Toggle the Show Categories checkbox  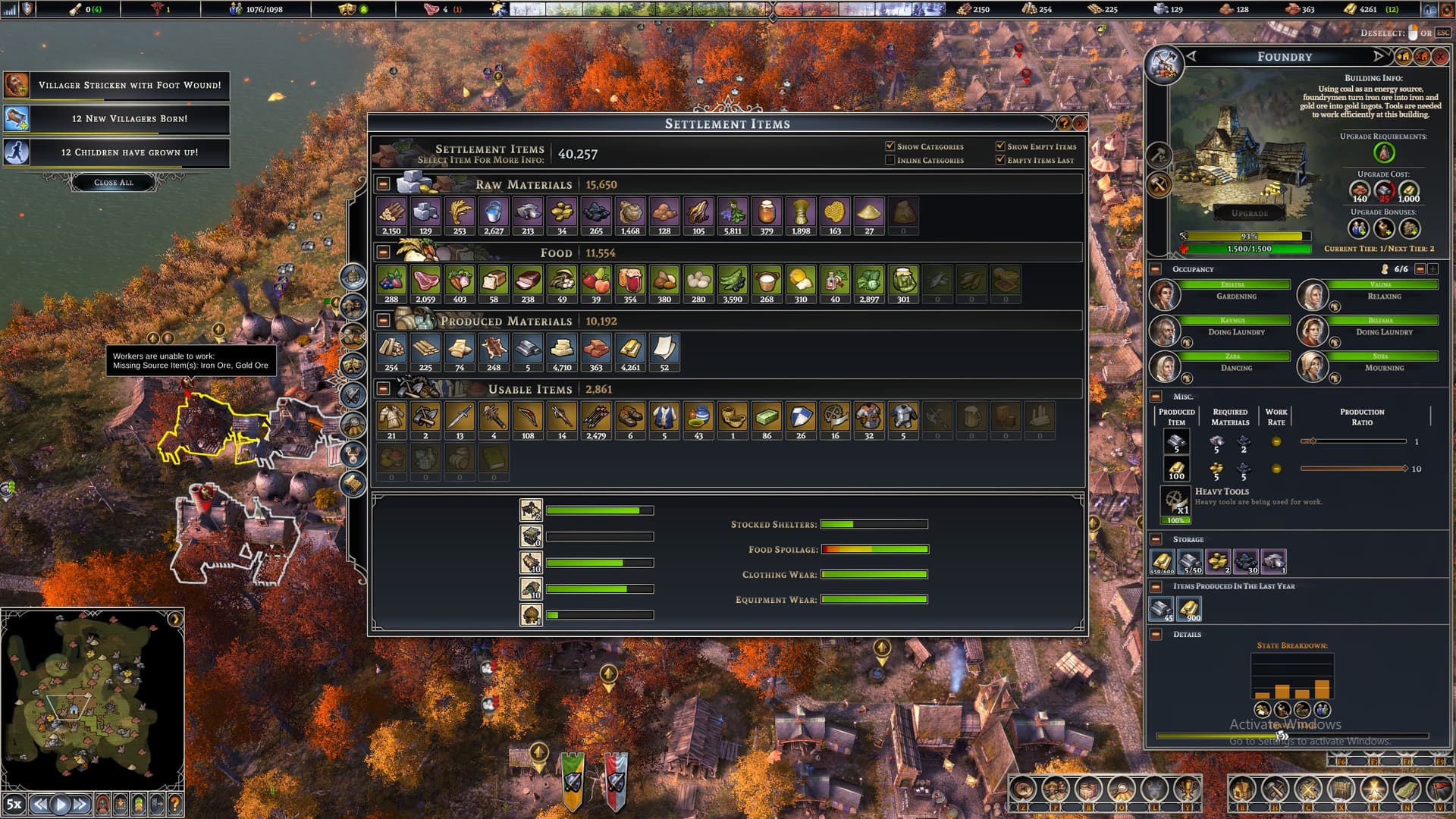890,146
